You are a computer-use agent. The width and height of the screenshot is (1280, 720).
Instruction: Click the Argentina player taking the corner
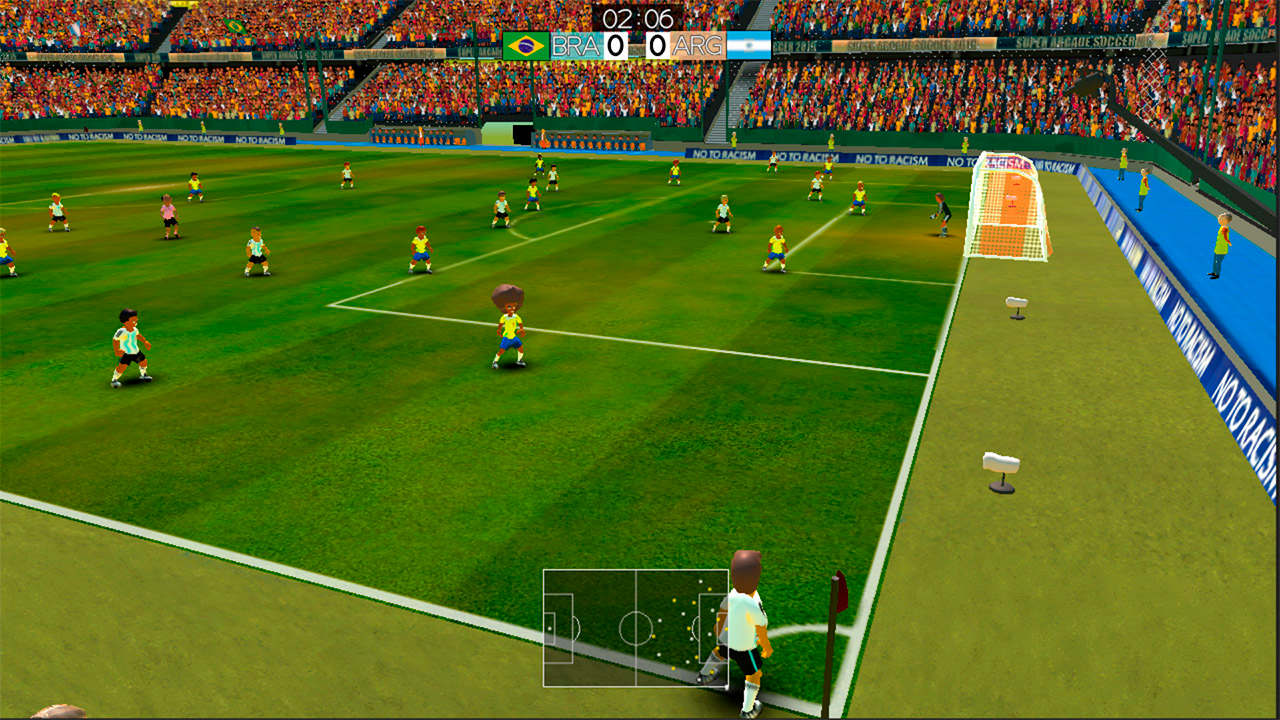click(745, 615)
